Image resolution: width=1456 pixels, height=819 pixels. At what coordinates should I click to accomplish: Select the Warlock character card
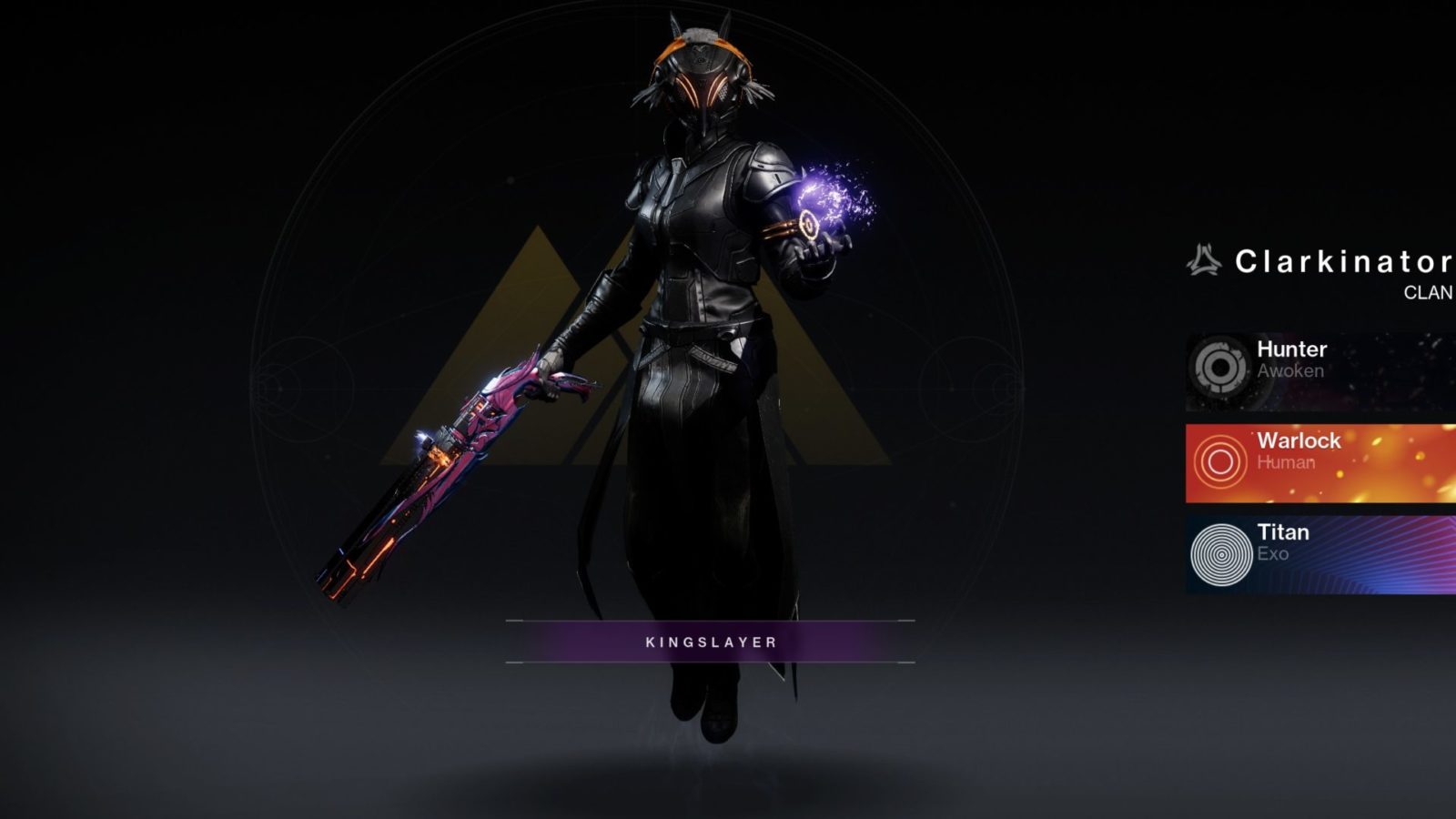tap(1319, 462)
